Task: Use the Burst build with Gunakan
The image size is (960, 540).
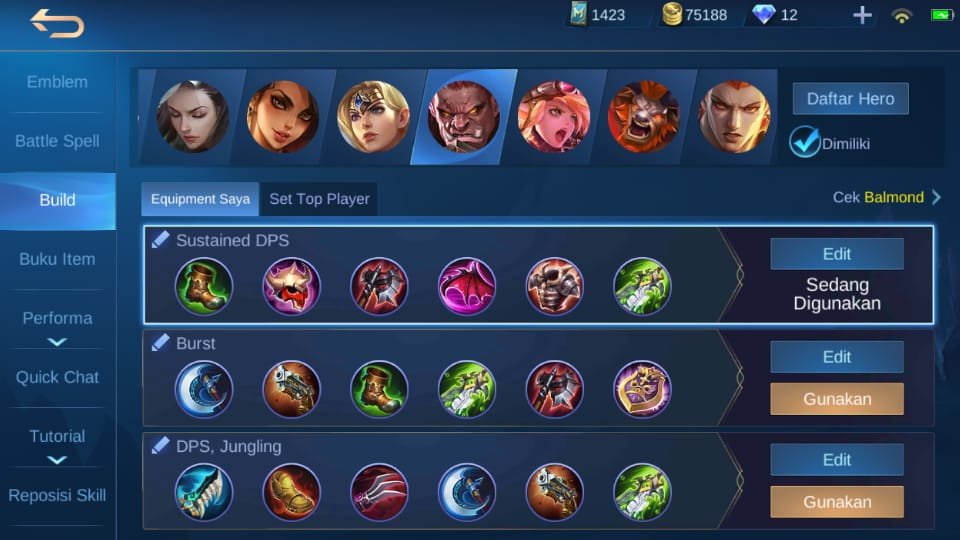Action: [836, 399]
